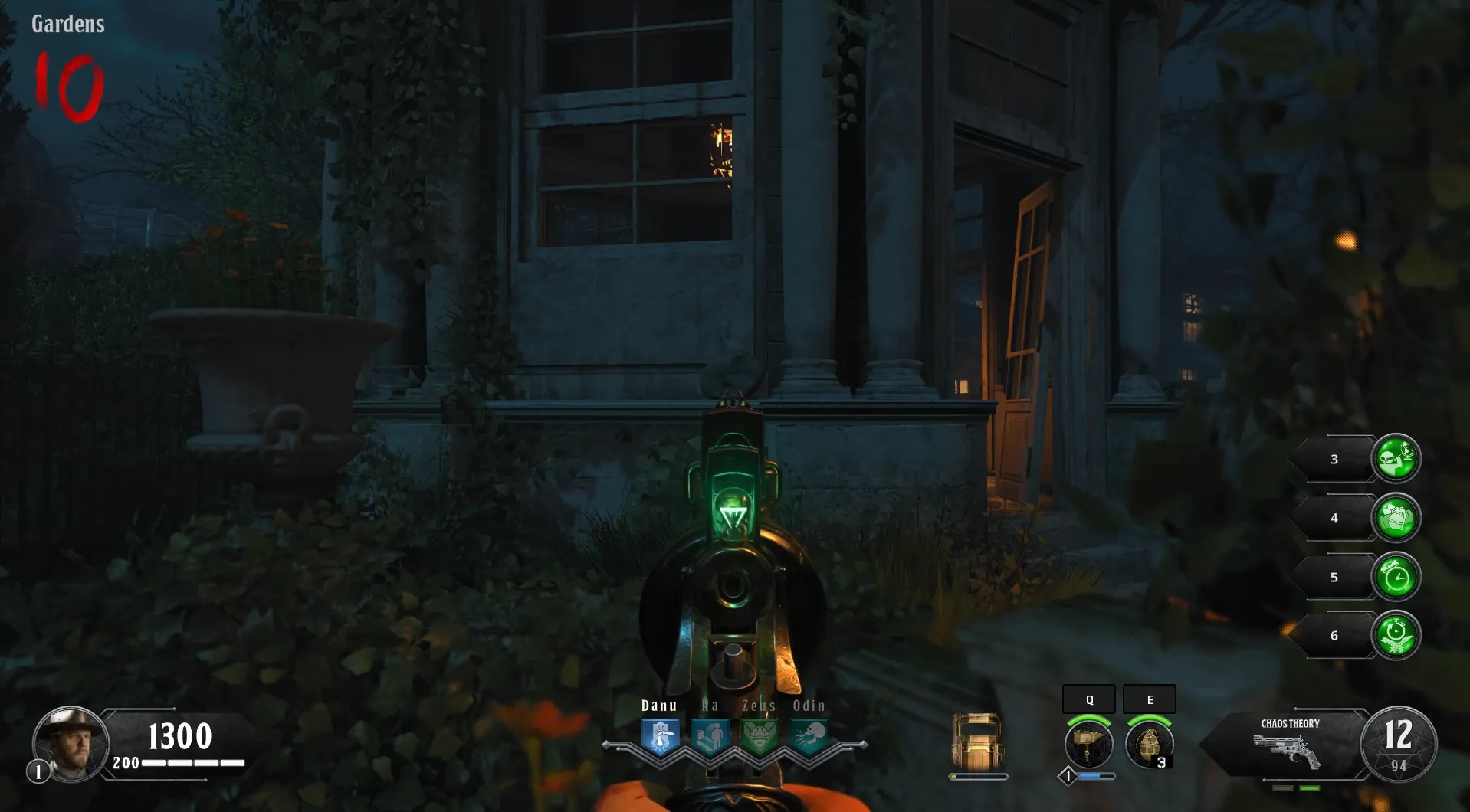The image size is (1470, 812).
Task: Click the player character portrait
Action: tap(71, 743)
